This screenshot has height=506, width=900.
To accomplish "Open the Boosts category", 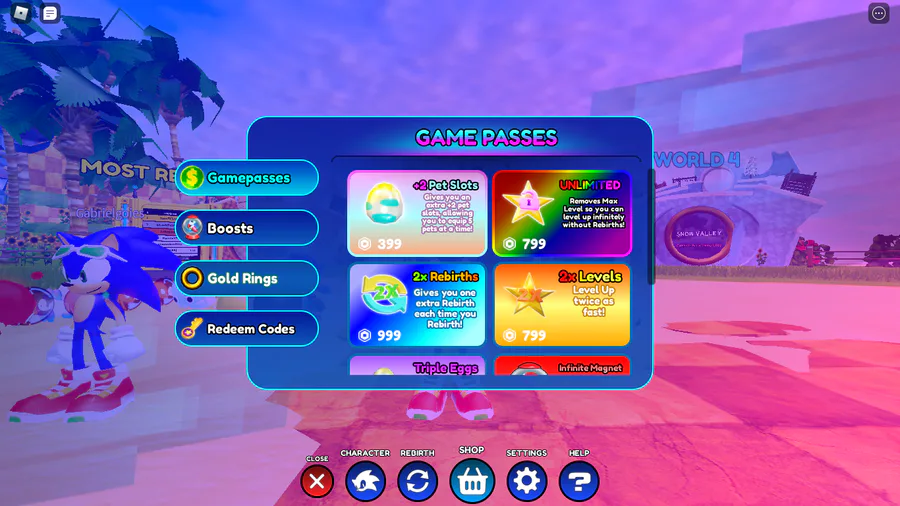I will (x=247, y=228).
